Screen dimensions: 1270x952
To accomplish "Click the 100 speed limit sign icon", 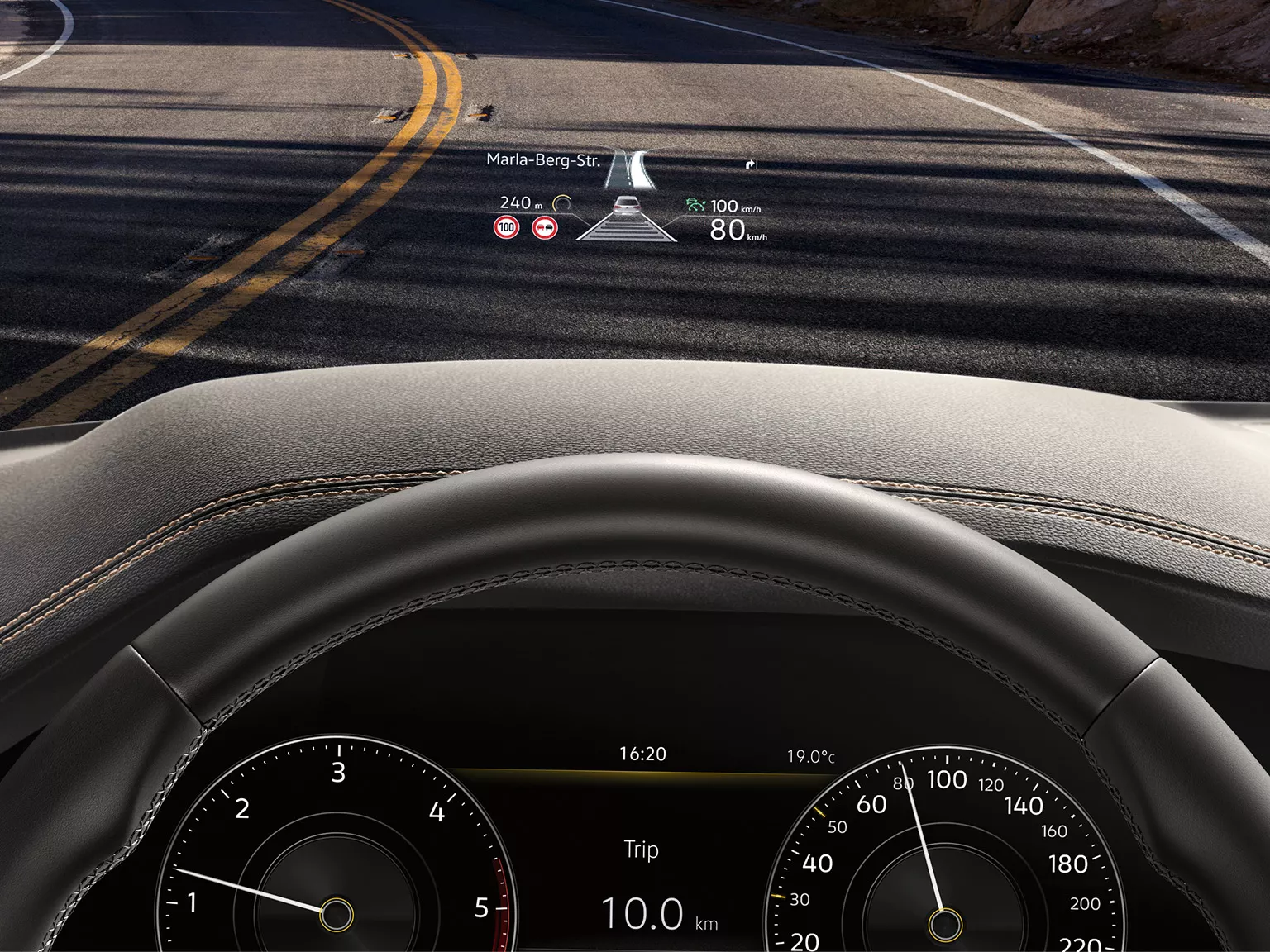I will 506,228.
